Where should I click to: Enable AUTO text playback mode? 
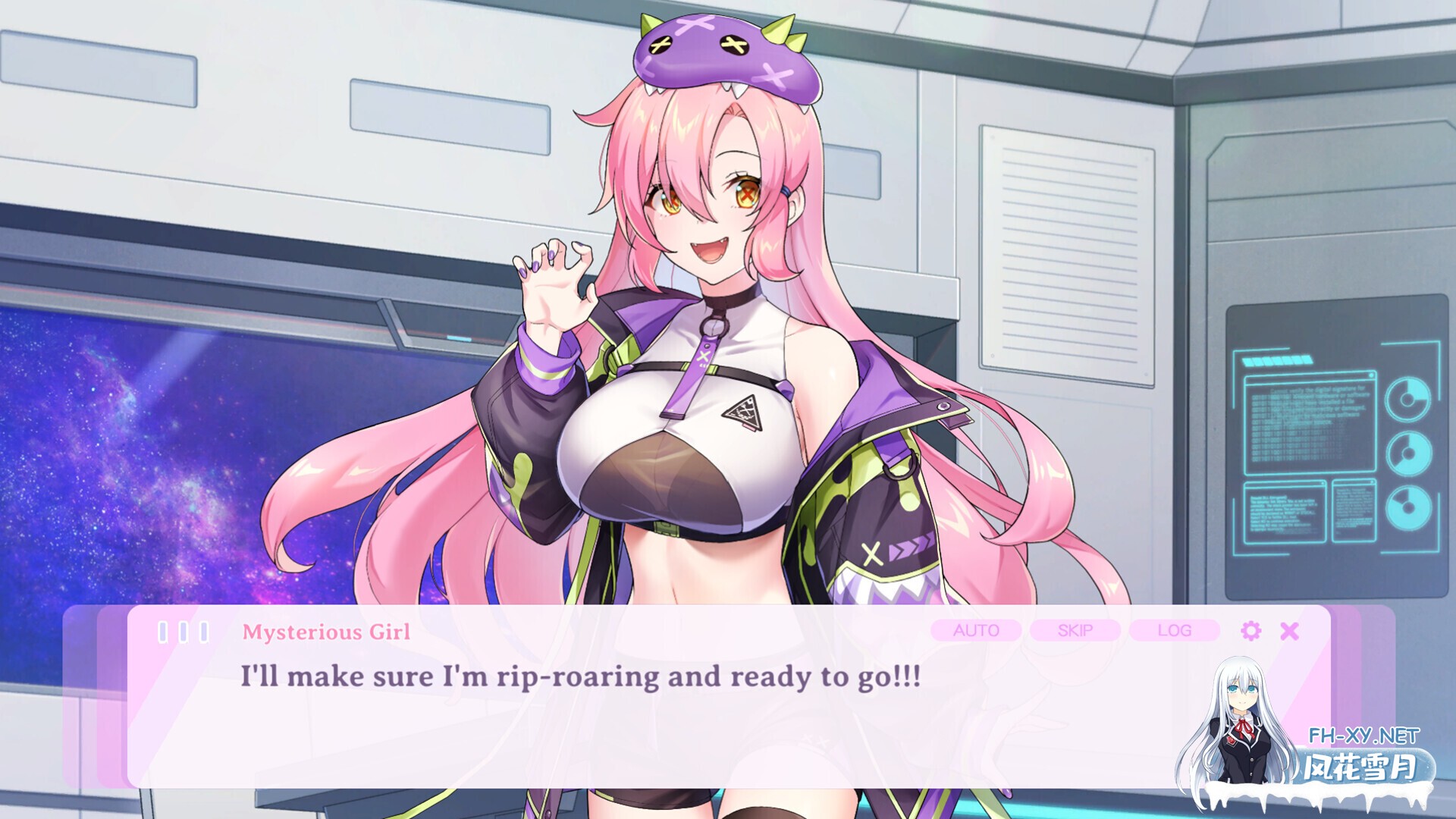(x=977, y=630)
